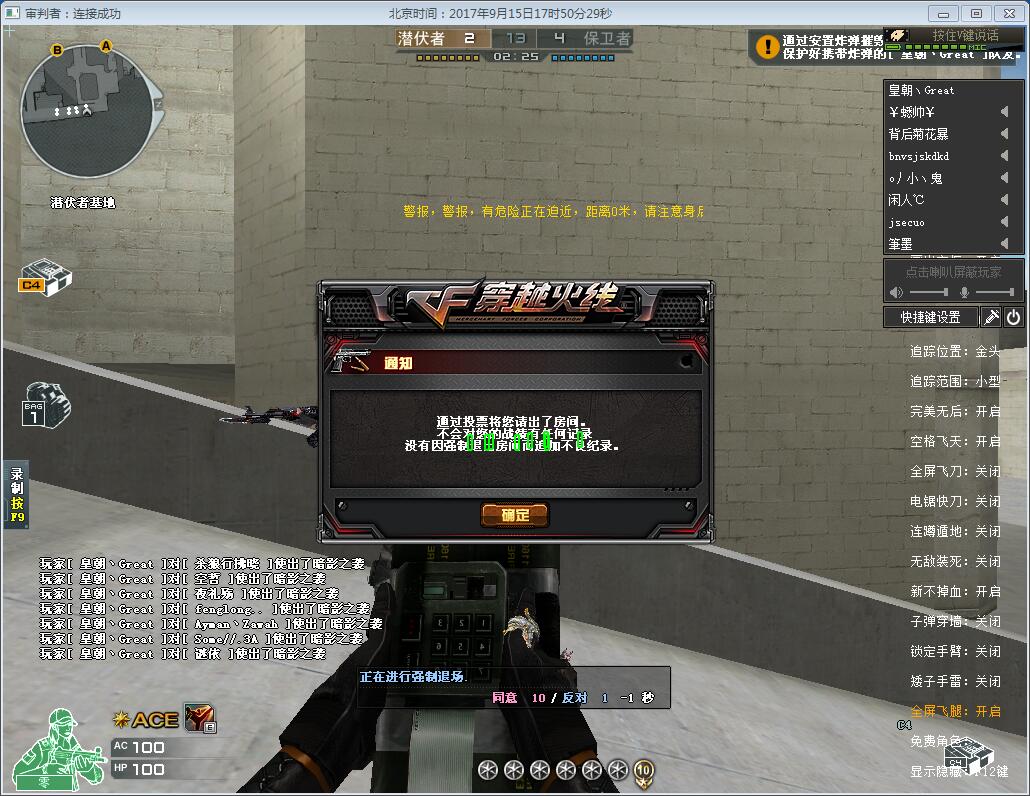Mute player bnvsjskdkd via speaker icon
The height and width of the screenshot is (796, 1030).
click(1004, 156)
